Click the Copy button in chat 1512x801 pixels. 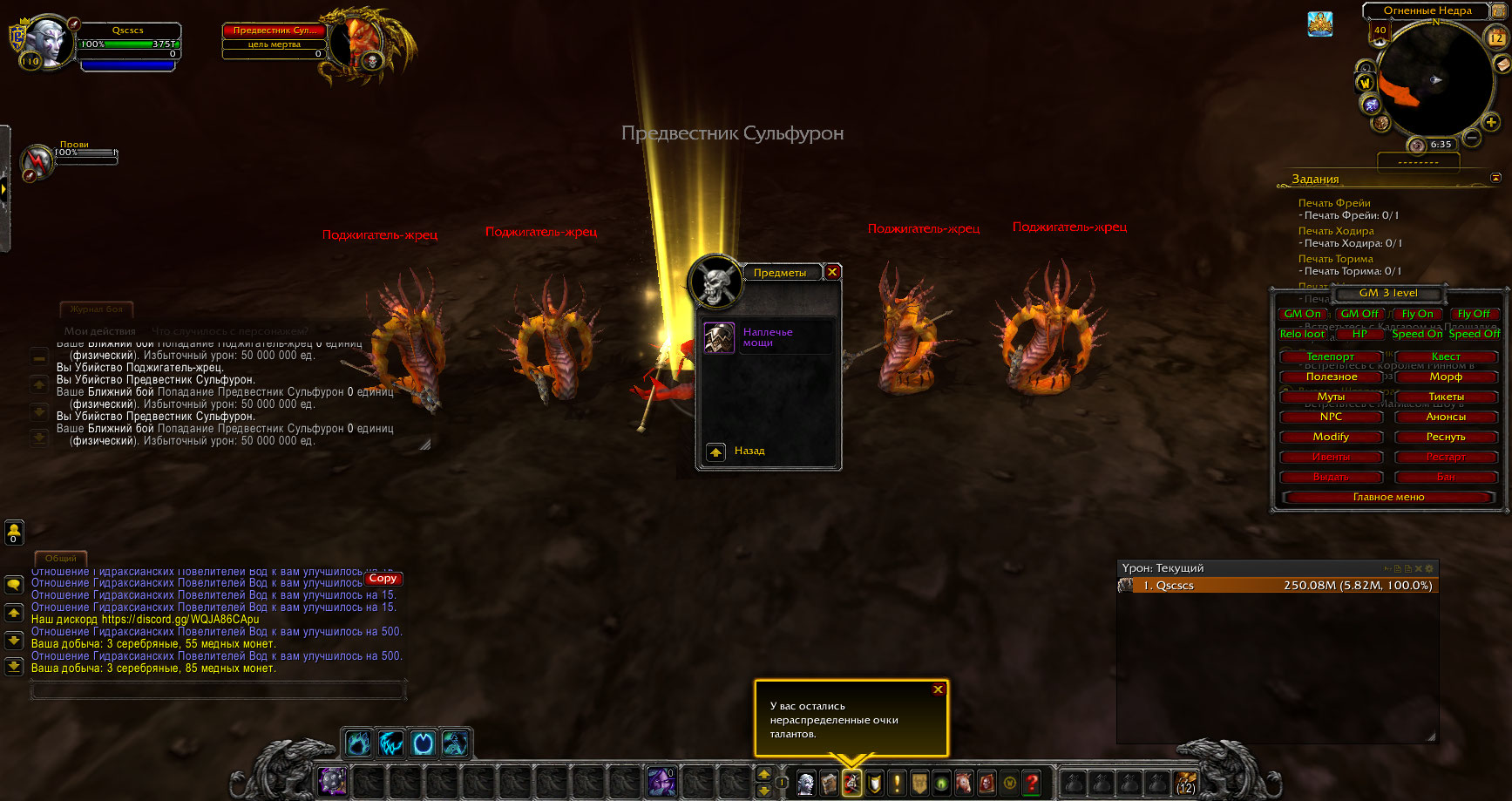pos(383,578)
